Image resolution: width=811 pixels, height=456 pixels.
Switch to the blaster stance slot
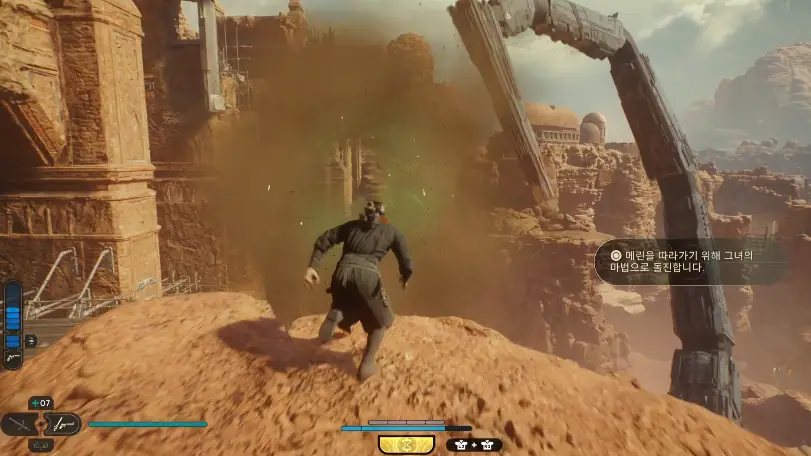pos(62,424)
